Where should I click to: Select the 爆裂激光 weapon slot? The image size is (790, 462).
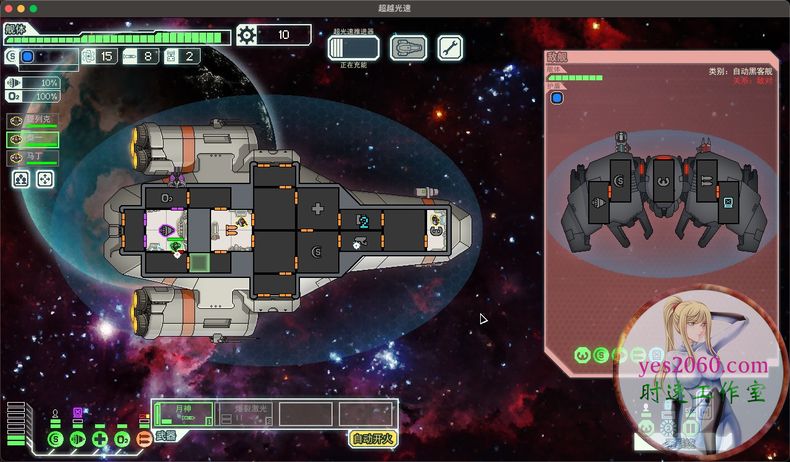[x=244, y=414]
